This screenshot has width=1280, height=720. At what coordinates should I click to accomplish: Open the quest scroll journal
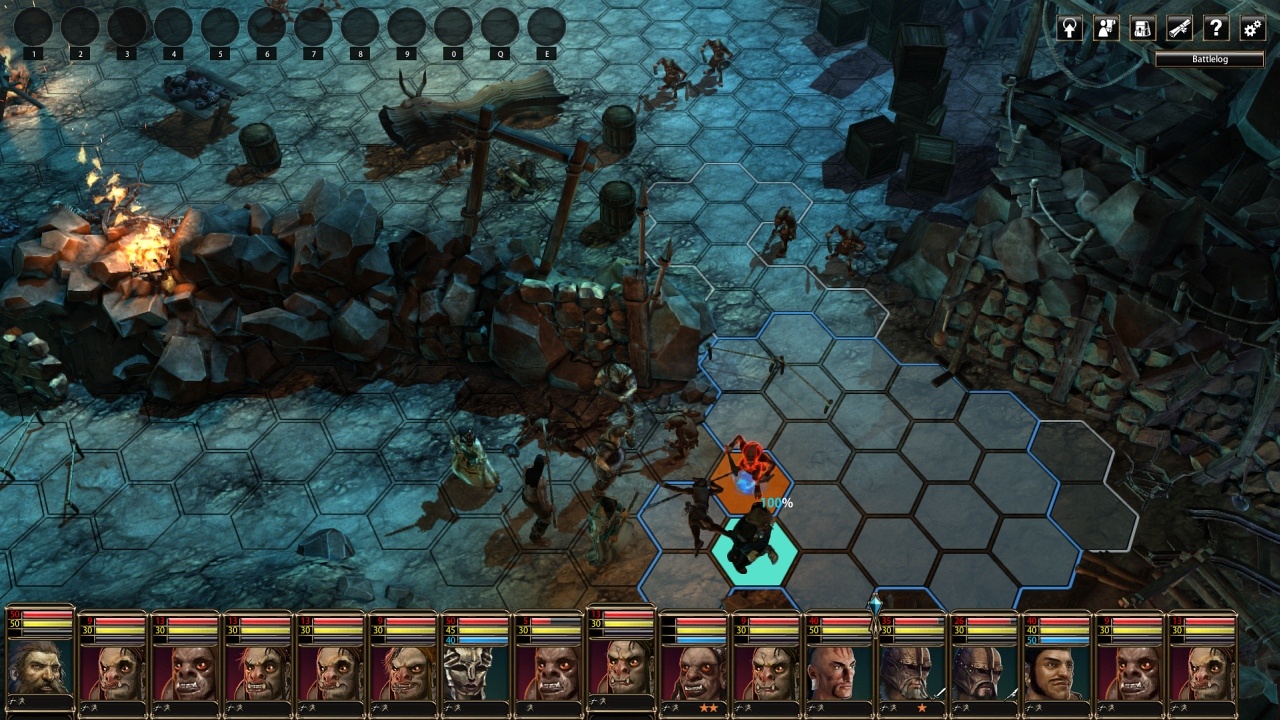coord(1180,28)
